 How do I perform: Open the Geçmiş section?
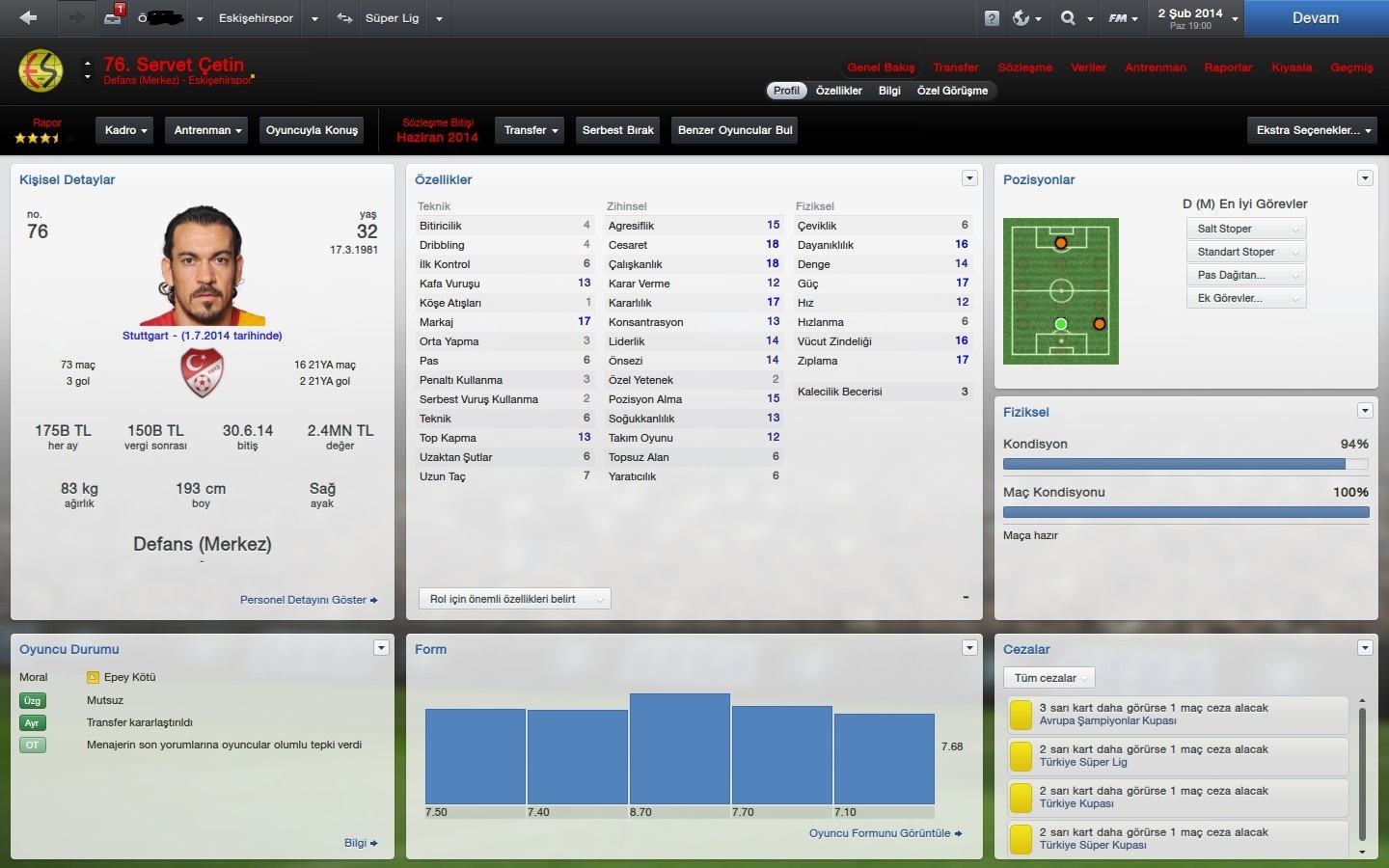[x=1350, y=68]
